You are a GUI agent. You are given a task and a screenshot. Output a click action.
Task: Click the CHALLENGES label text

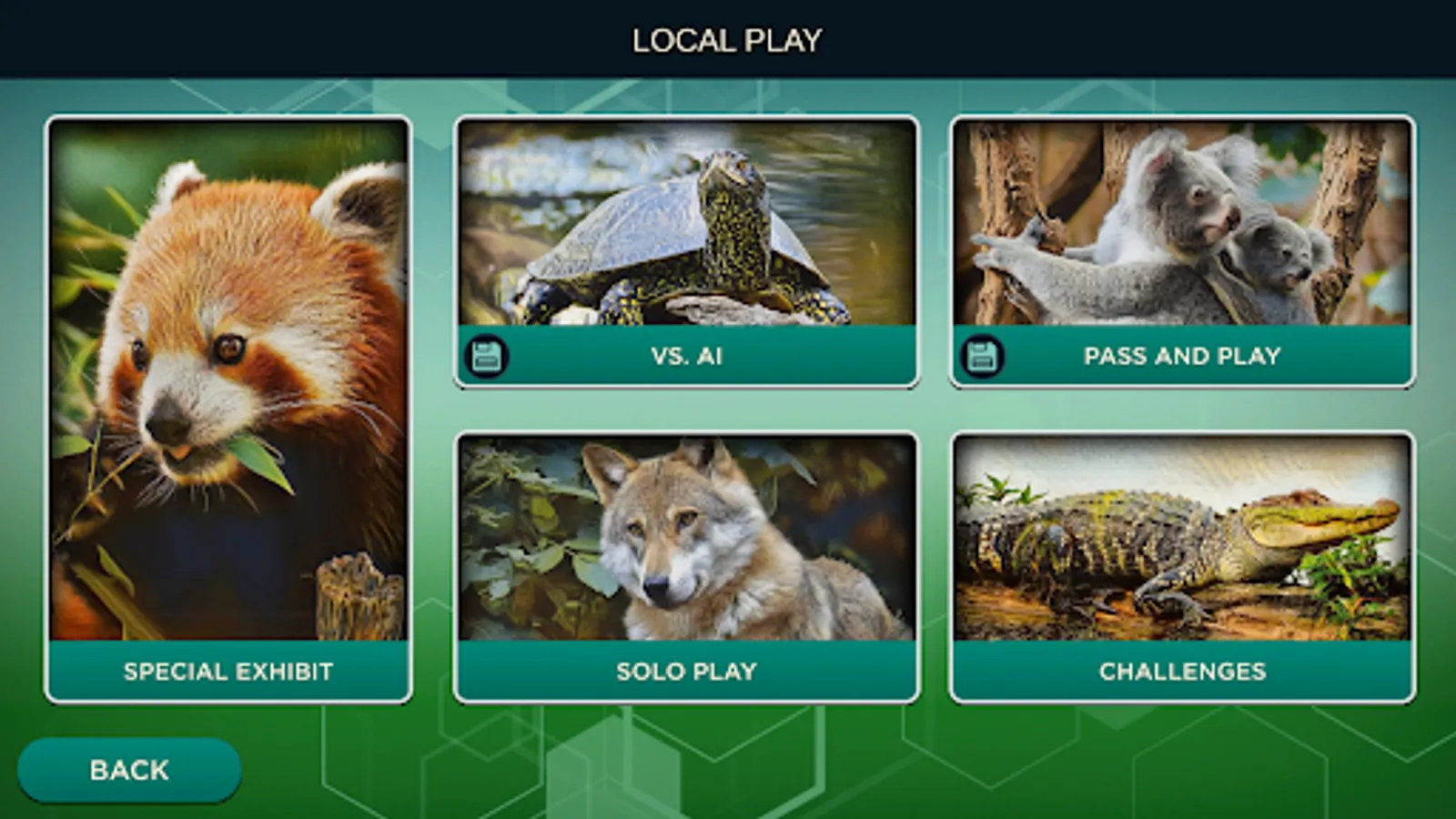[1181, 672]
